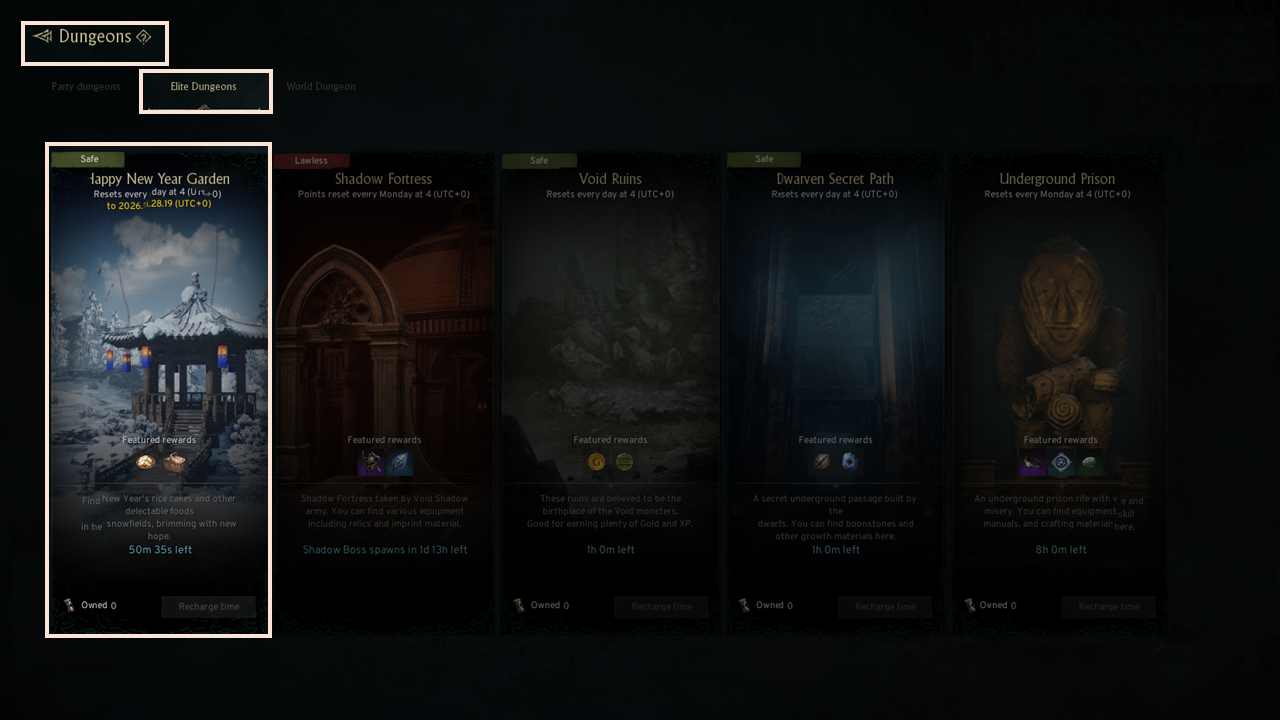Select the picnic basket reward icon
This screenshot has width=1280, height=720.
click(173, 462)
